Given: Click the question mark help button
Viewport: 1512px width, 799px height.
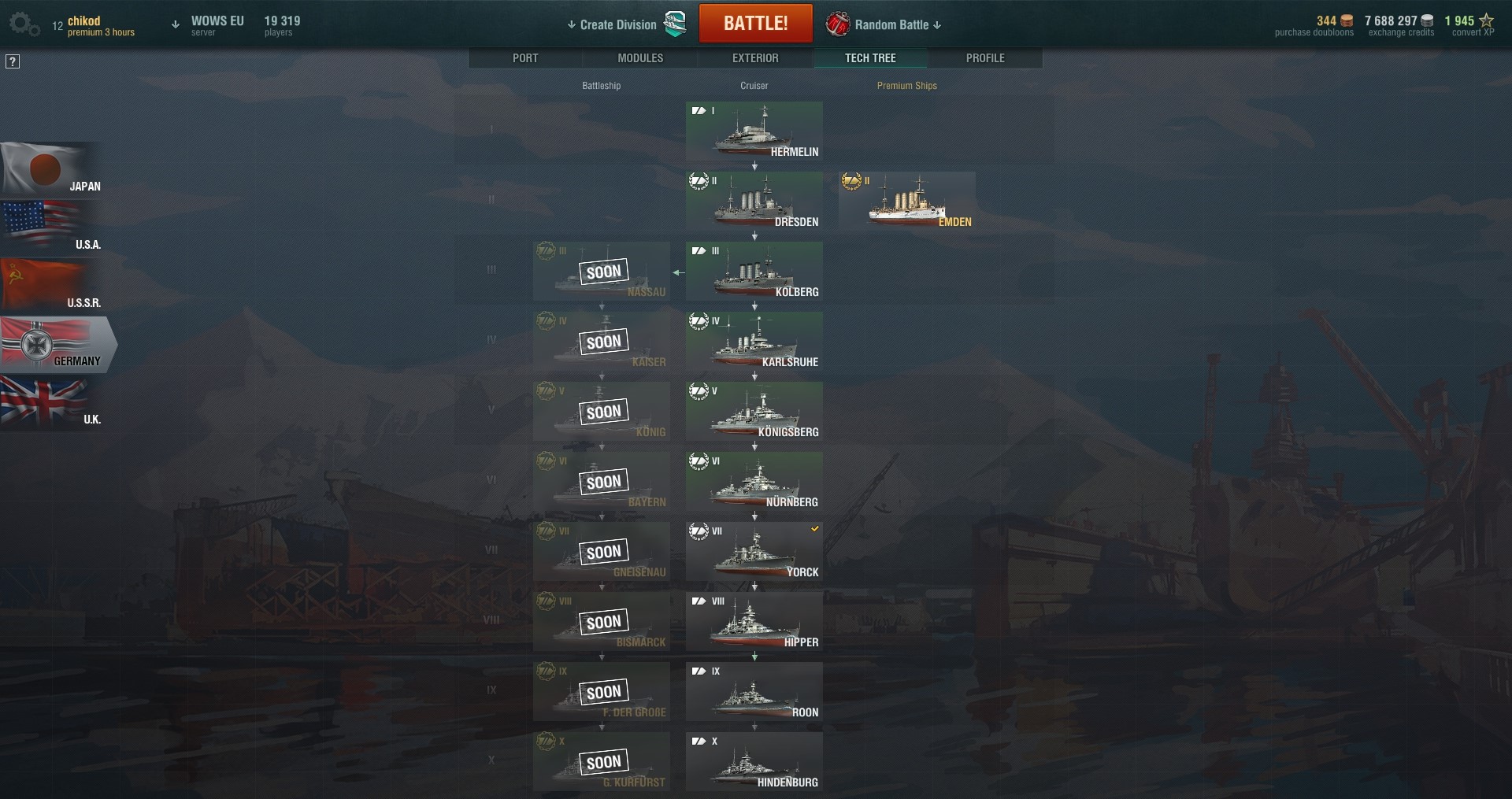Looking at the screenshot, I should 13,61.
